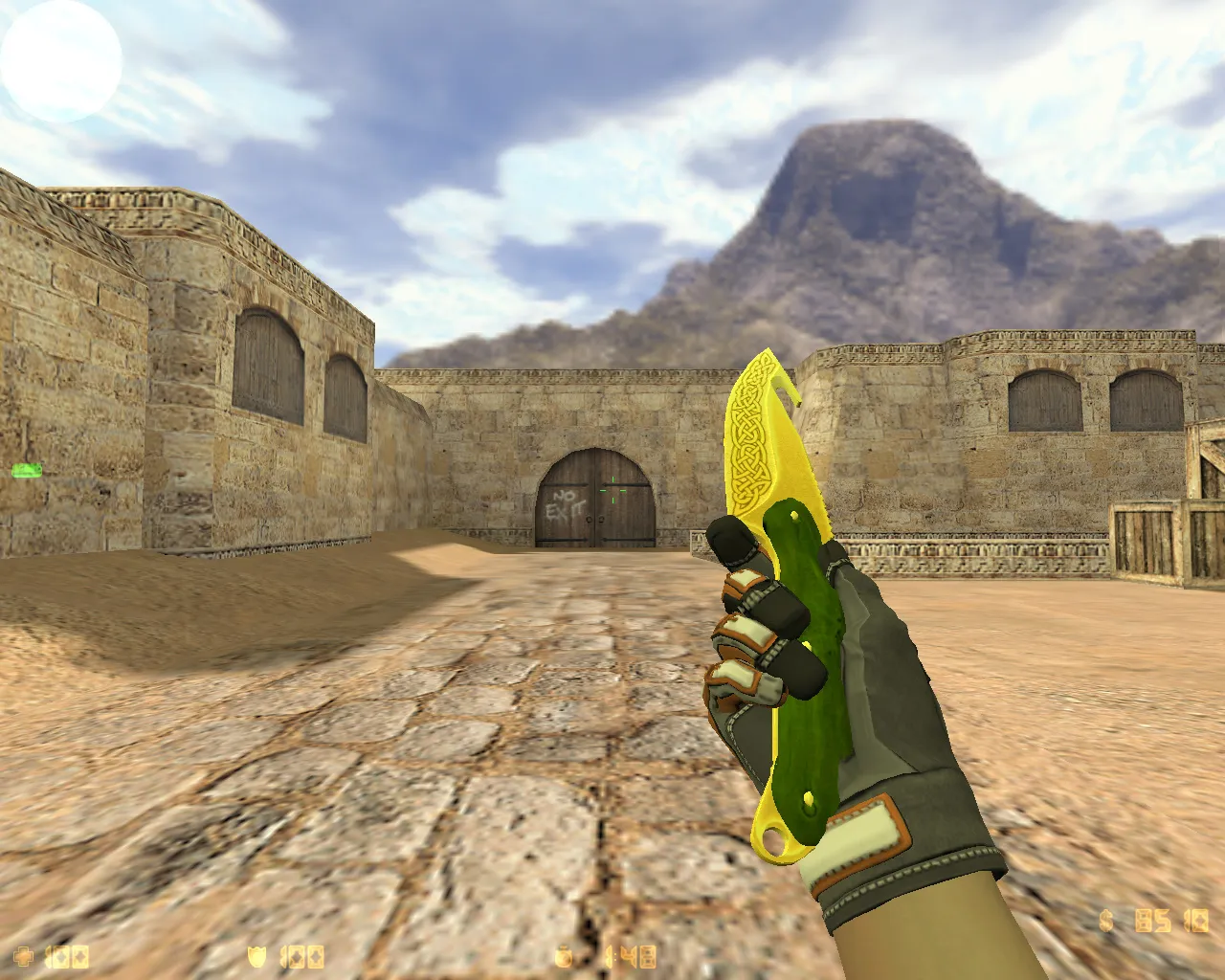Click the armor shield icon in the HUD

(x=256, y=955)
